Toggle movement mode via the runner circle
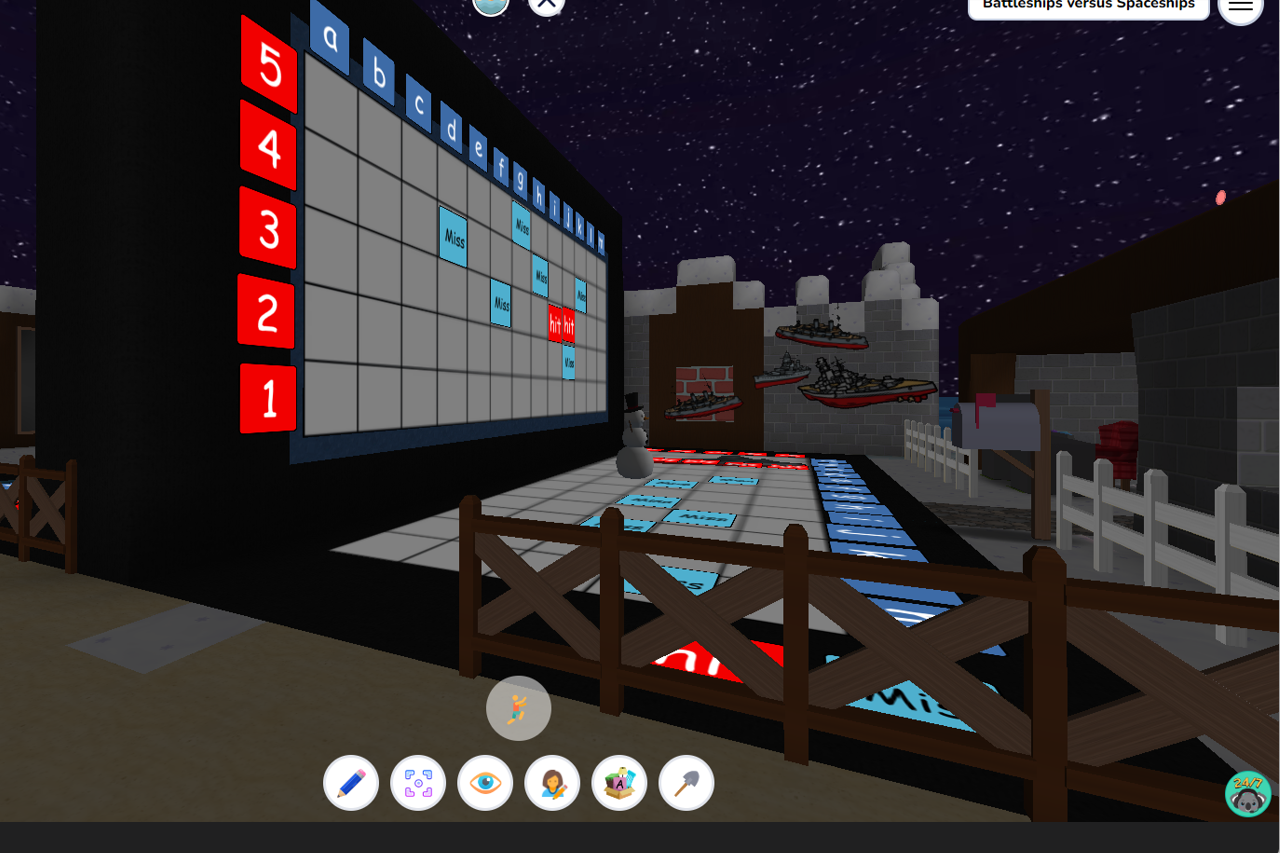1280x853 pixels. tap(518, 708)
